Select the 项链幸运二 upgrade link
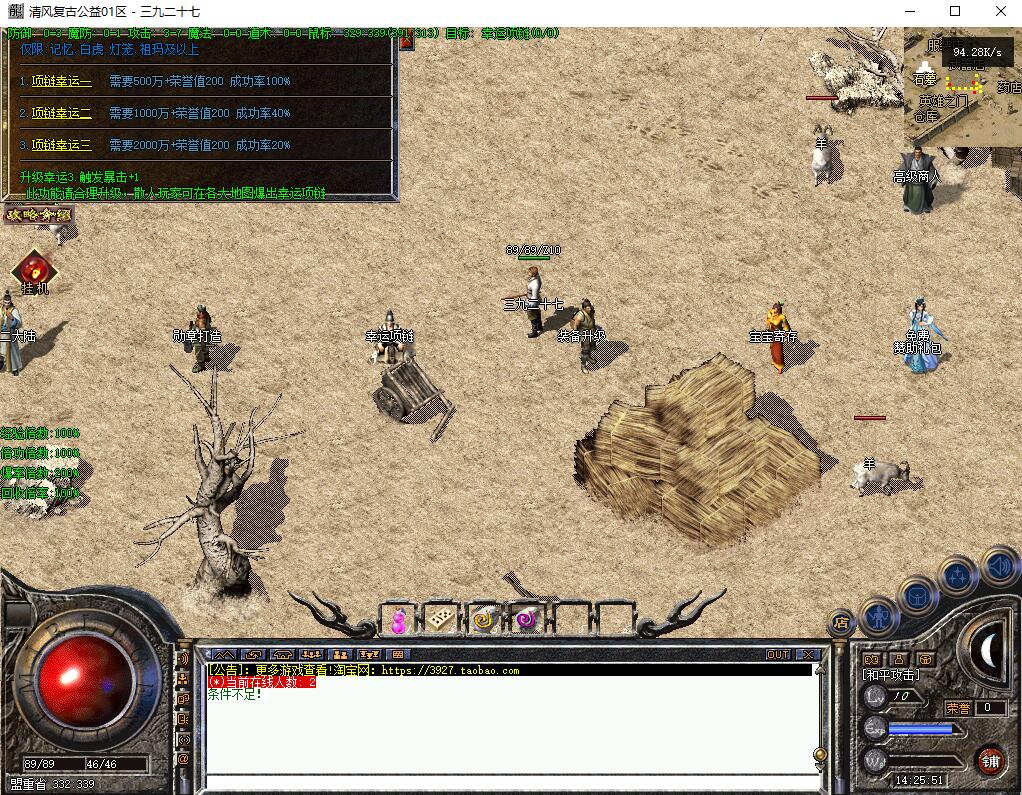Viewport: 1022px width, 795px height. (61, 114)
